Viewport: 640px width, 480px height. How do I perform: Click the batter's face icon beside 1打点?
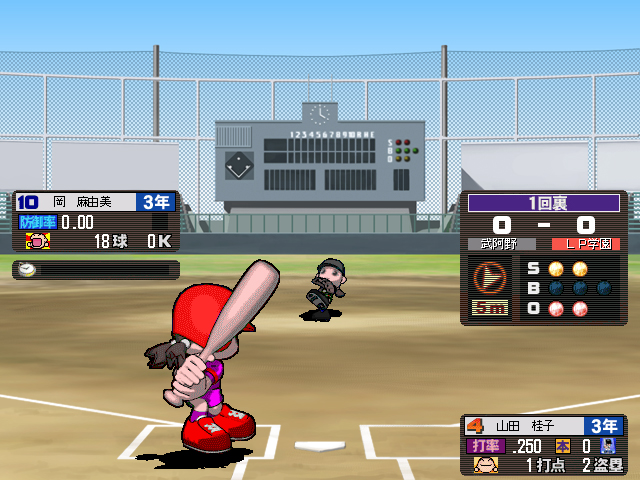[486, 465]
